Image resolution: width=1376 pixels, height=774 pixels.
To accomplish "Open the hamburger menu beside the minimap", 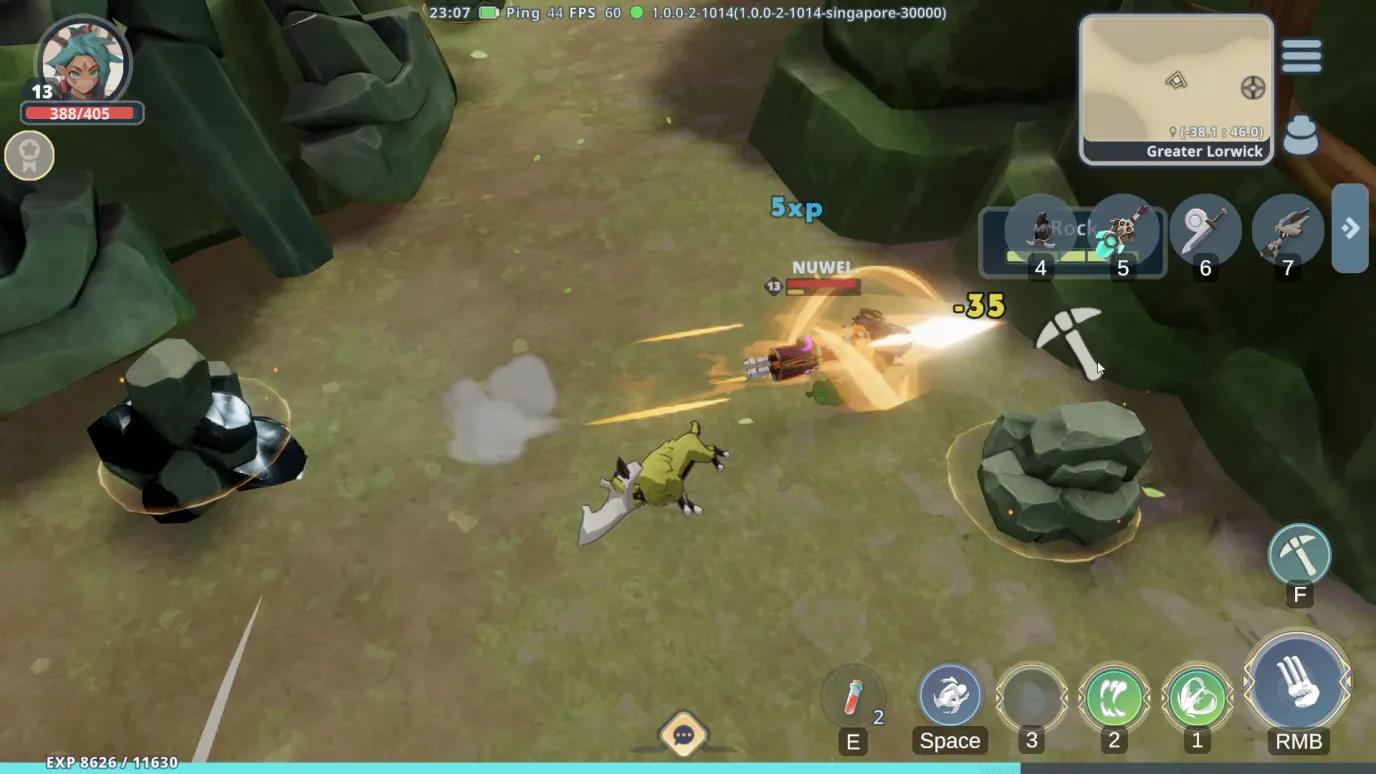I will pyautogui.click(x=1301, y=56).
